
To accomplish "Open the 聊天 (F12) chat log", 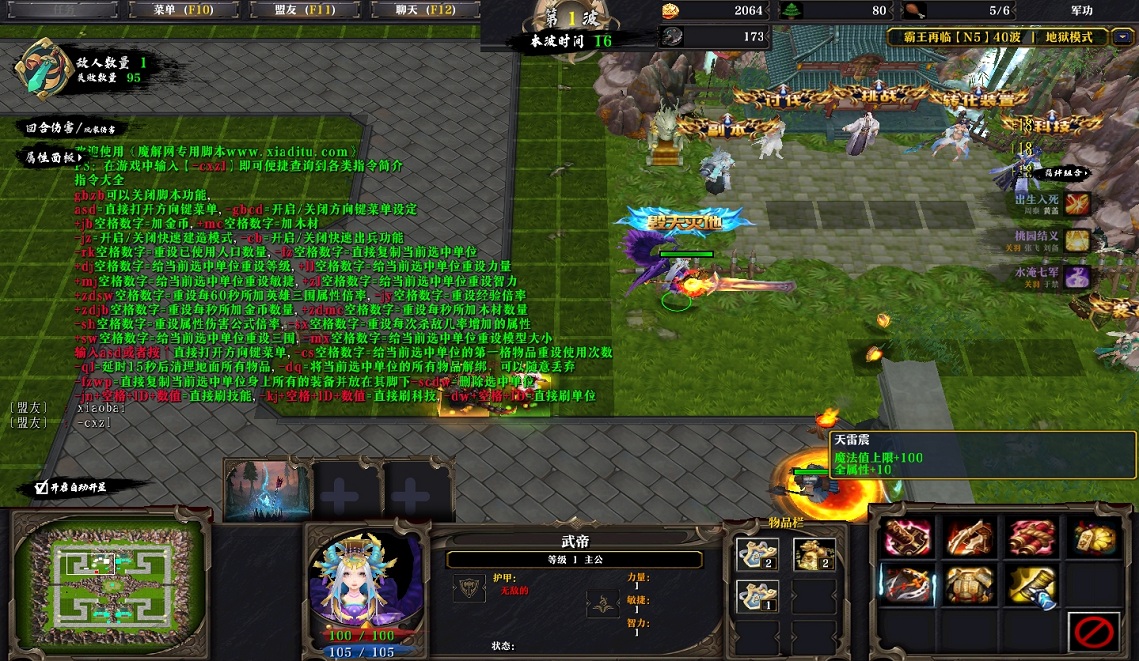I will pos(425,10).
